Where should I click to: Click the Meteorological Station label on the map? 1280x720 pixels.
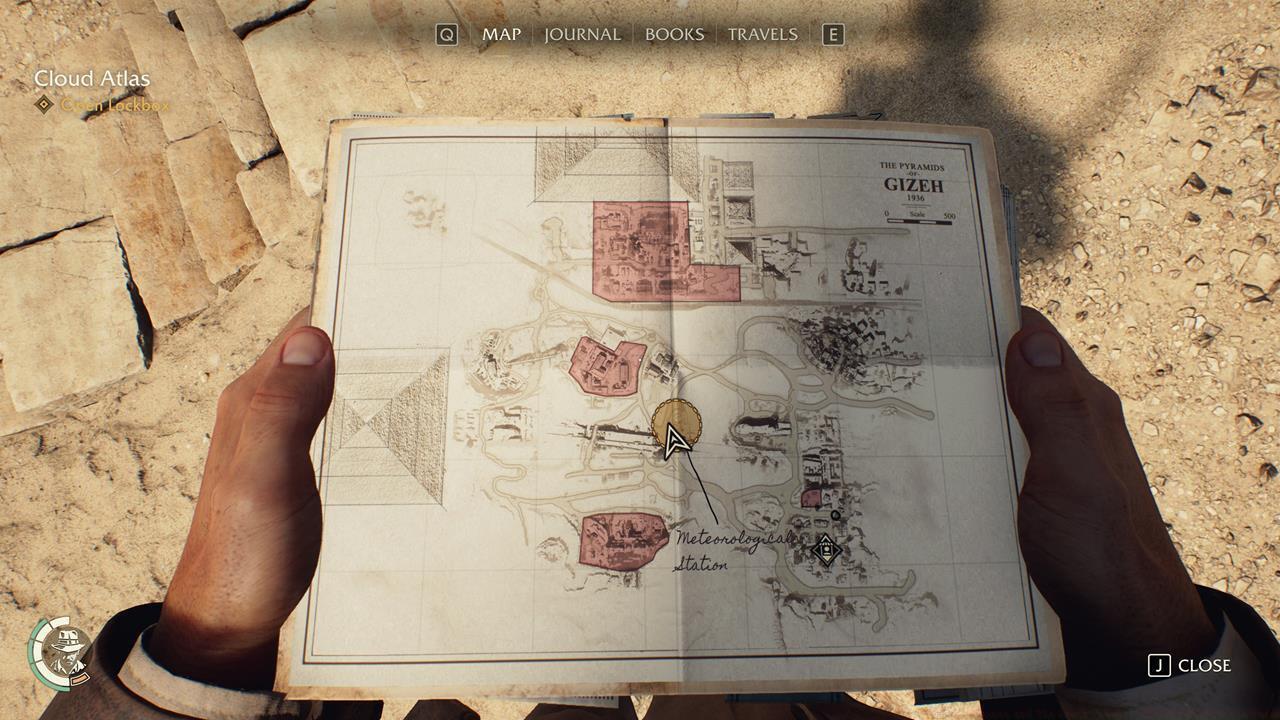pyautogui.click(x=724, y=549)
